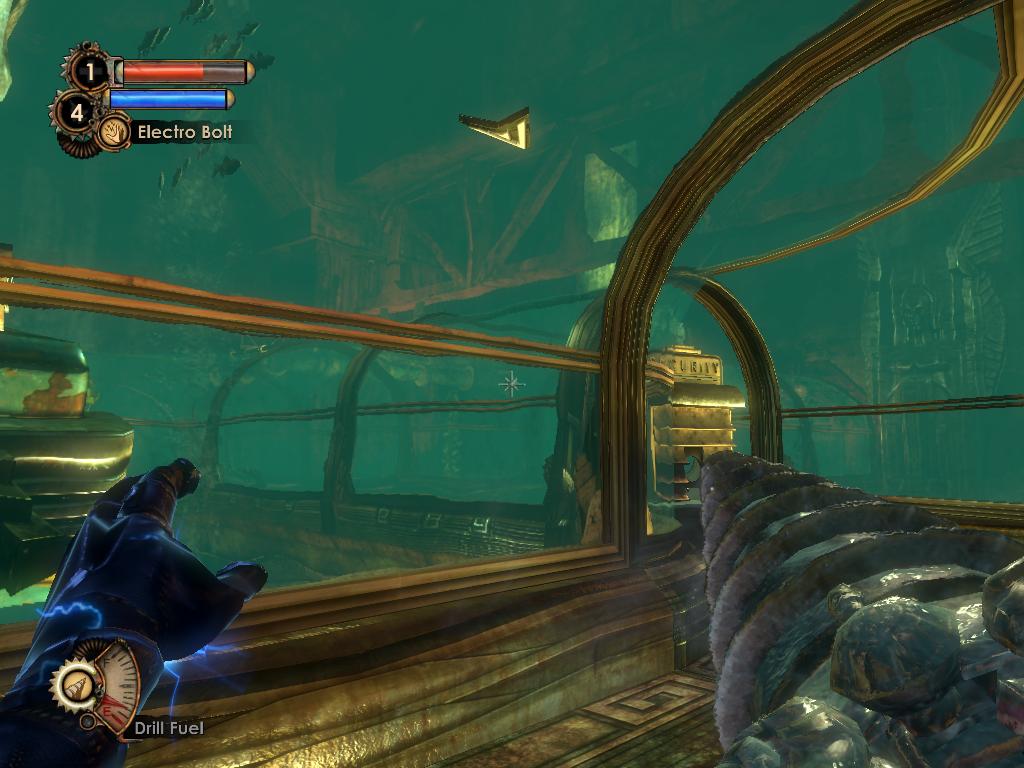Click the drill weapon icon by Drill Fuel

[75, 686]
